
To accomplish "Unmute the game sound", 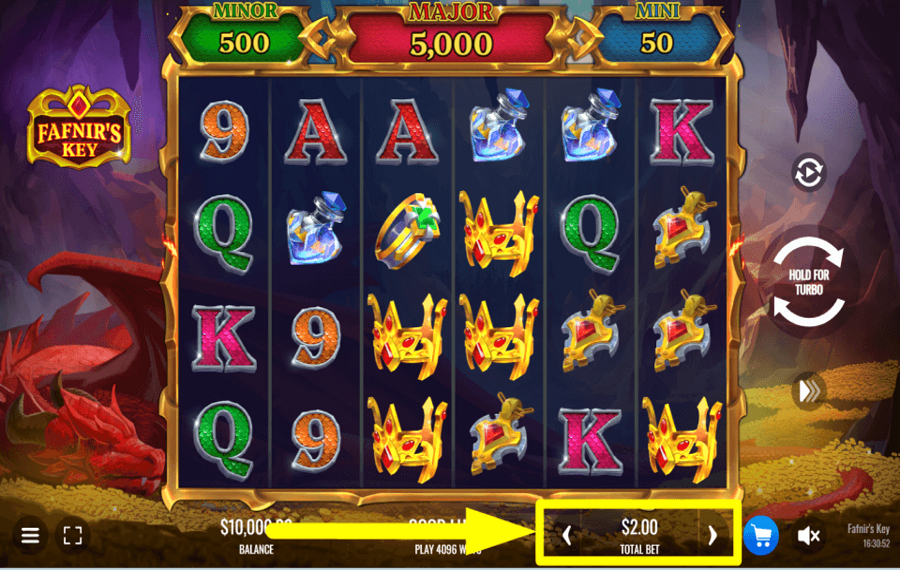I will pos(809,536).
